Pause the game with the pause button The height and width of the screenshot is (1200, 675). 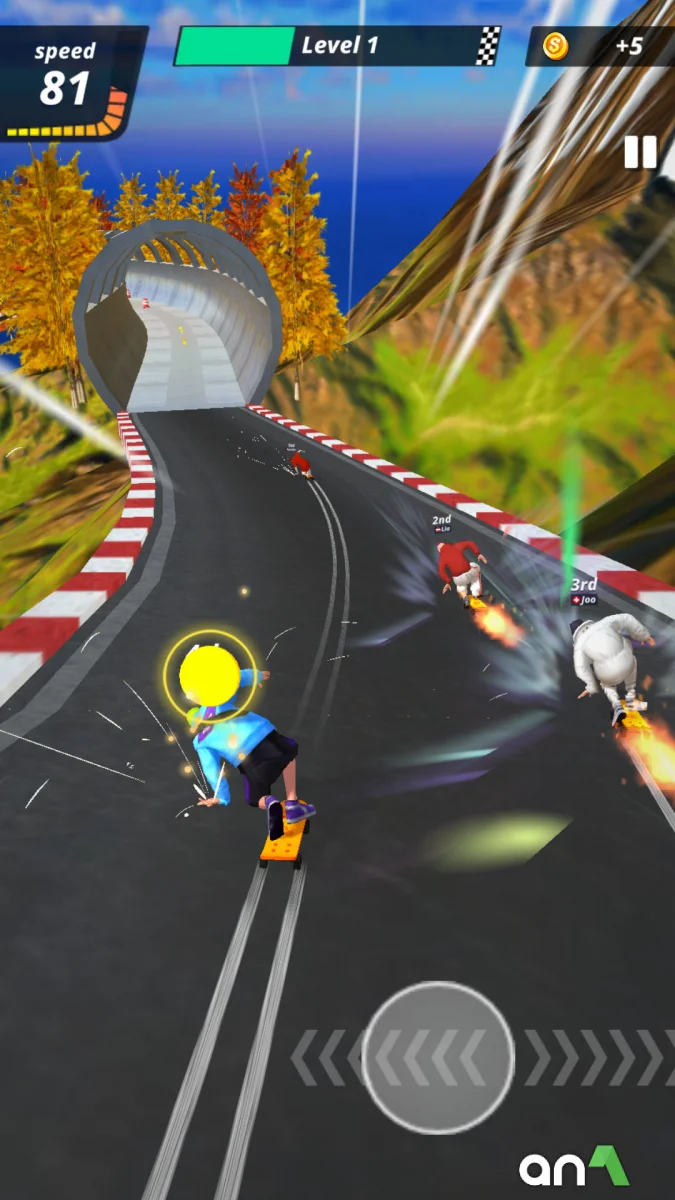(640, 152)
